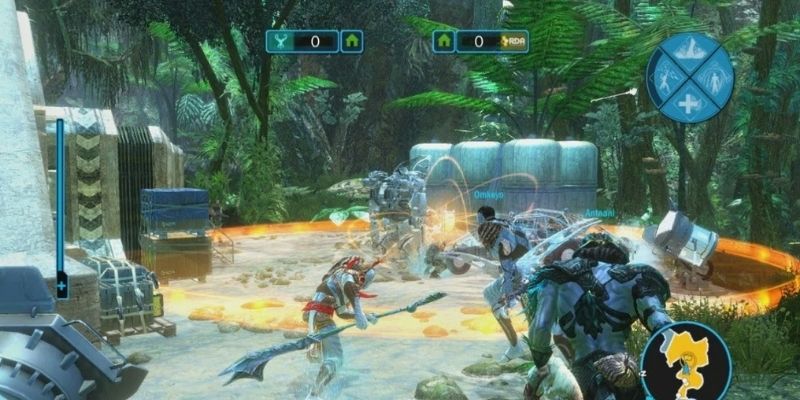Choose the warrior attack skill on the wheel
This screenshot has height=400, width=800.
click(x=664, y=77)
